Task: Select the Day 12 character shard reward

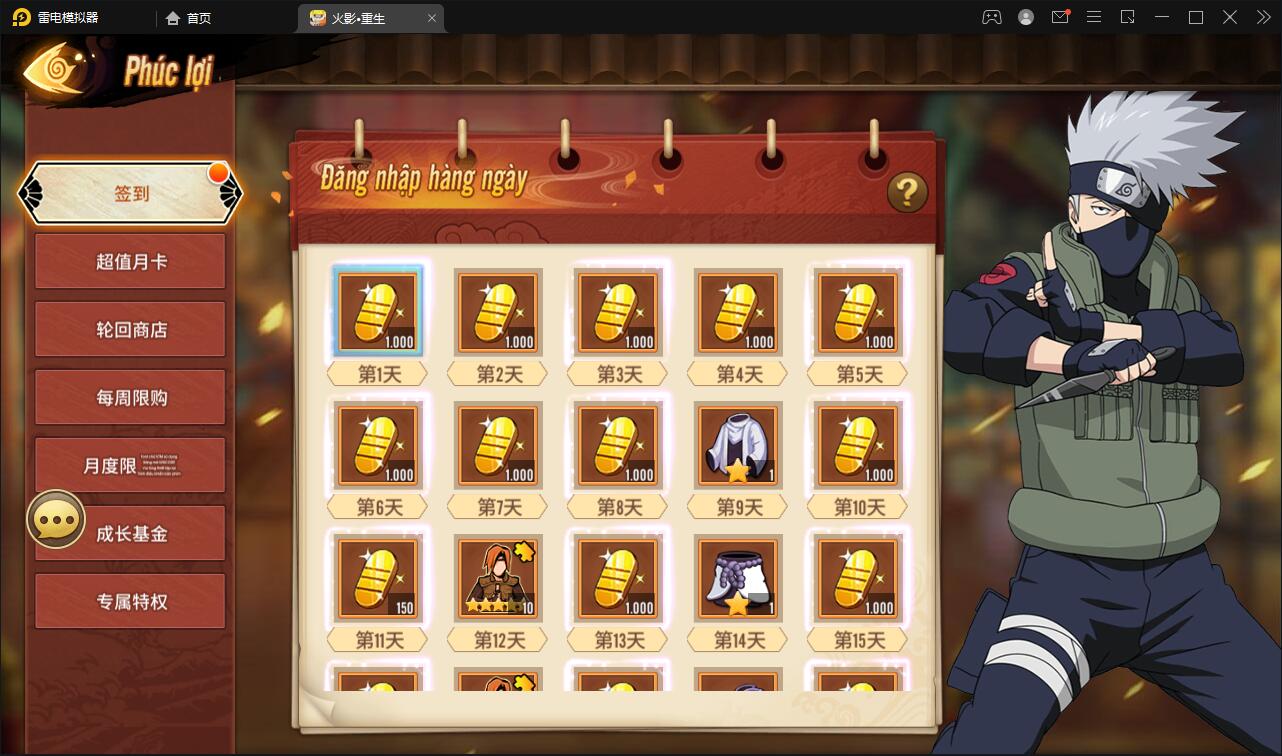Action: (497, 578)
